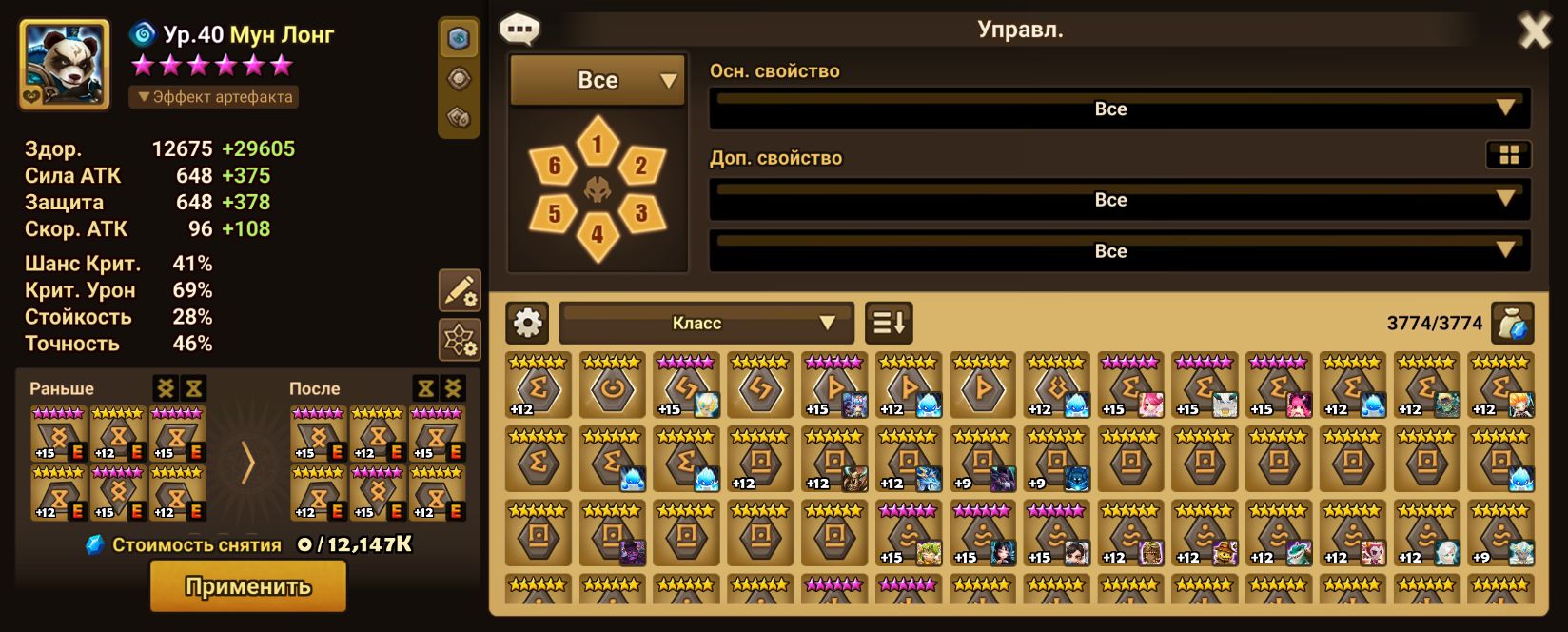Open the chat speech bubble
The height and width of the screenshot is (632, 1568).
pyautogui.click(x=519, y=30)
